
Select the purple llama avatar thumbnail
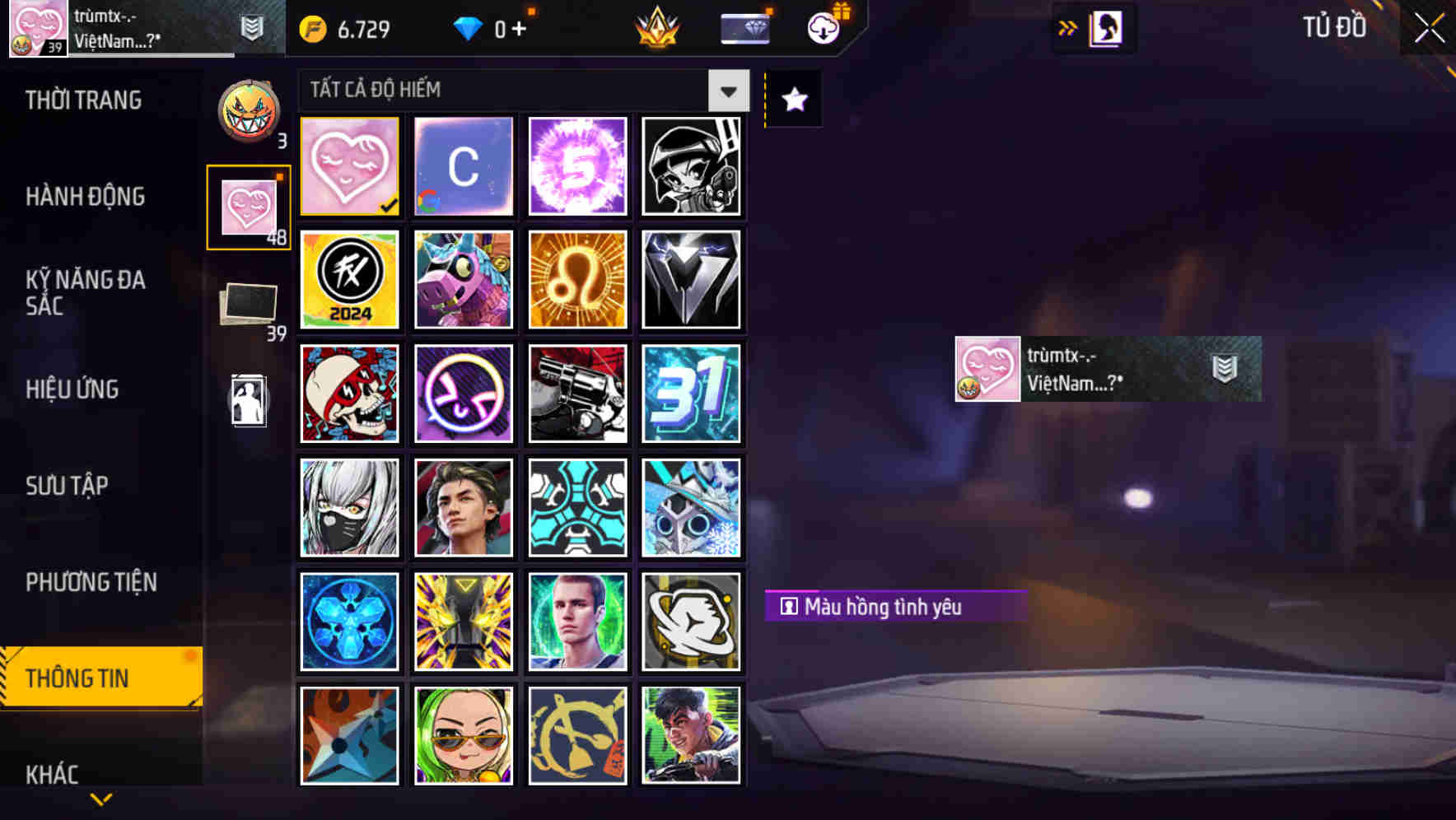pyautogui.click(x=463, y=279)
